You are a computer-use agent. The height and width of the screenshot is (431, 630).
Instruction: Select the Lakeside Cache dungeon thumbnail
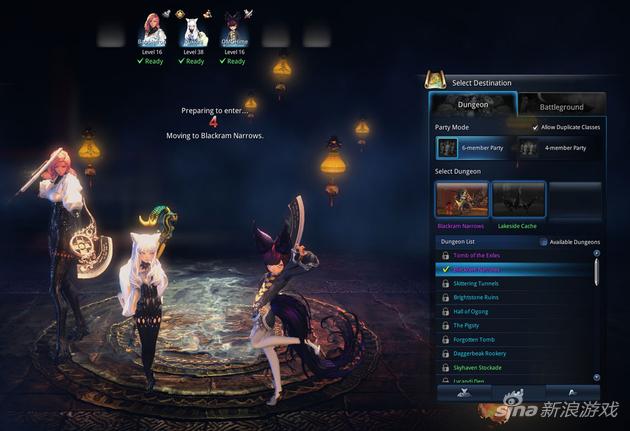tap(518, 199)
